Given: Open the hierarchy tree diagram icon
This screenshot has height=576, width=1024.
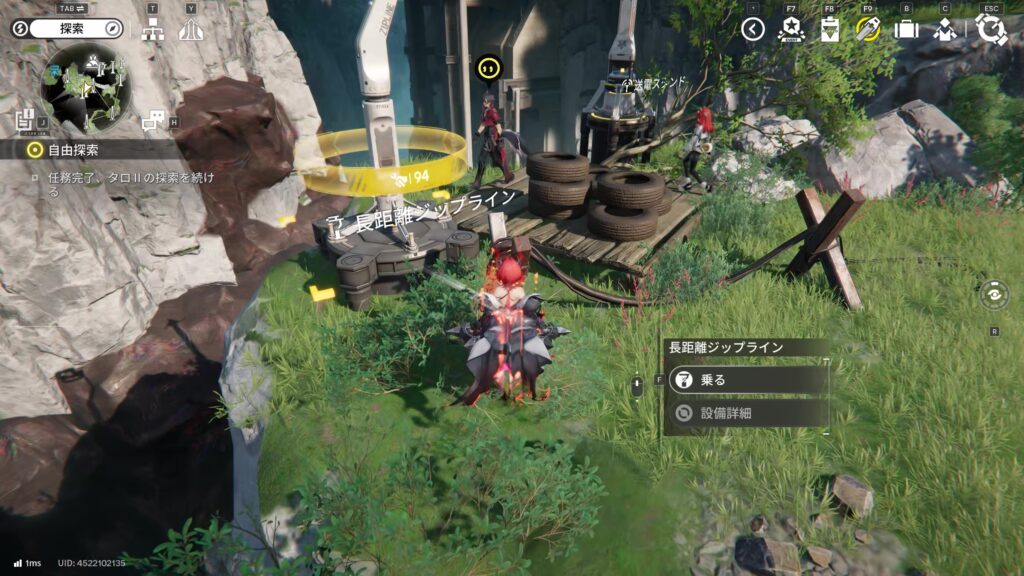Looking at the screenshot, I should point(153,30).
